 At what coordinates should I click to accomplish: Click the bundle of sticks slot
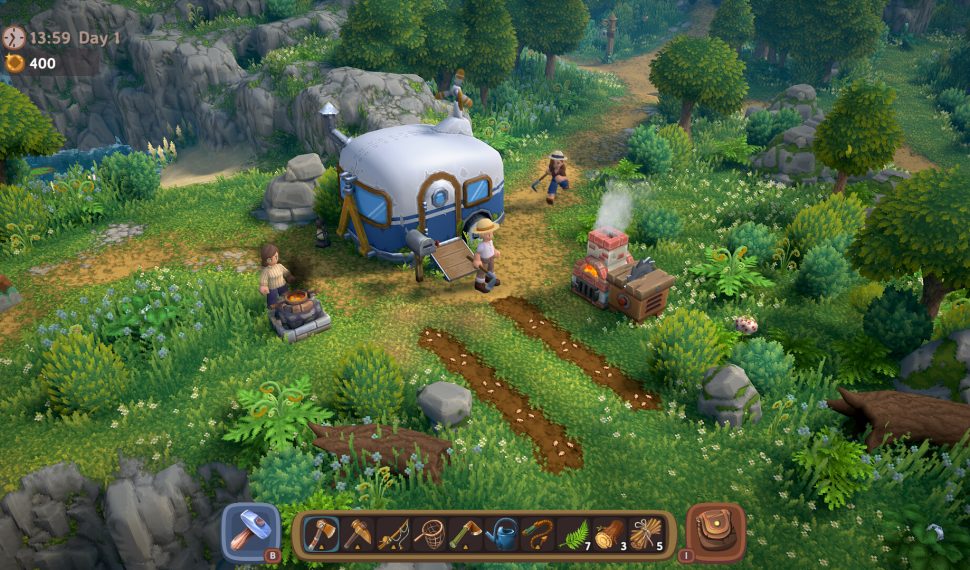[x=645, y=534]
